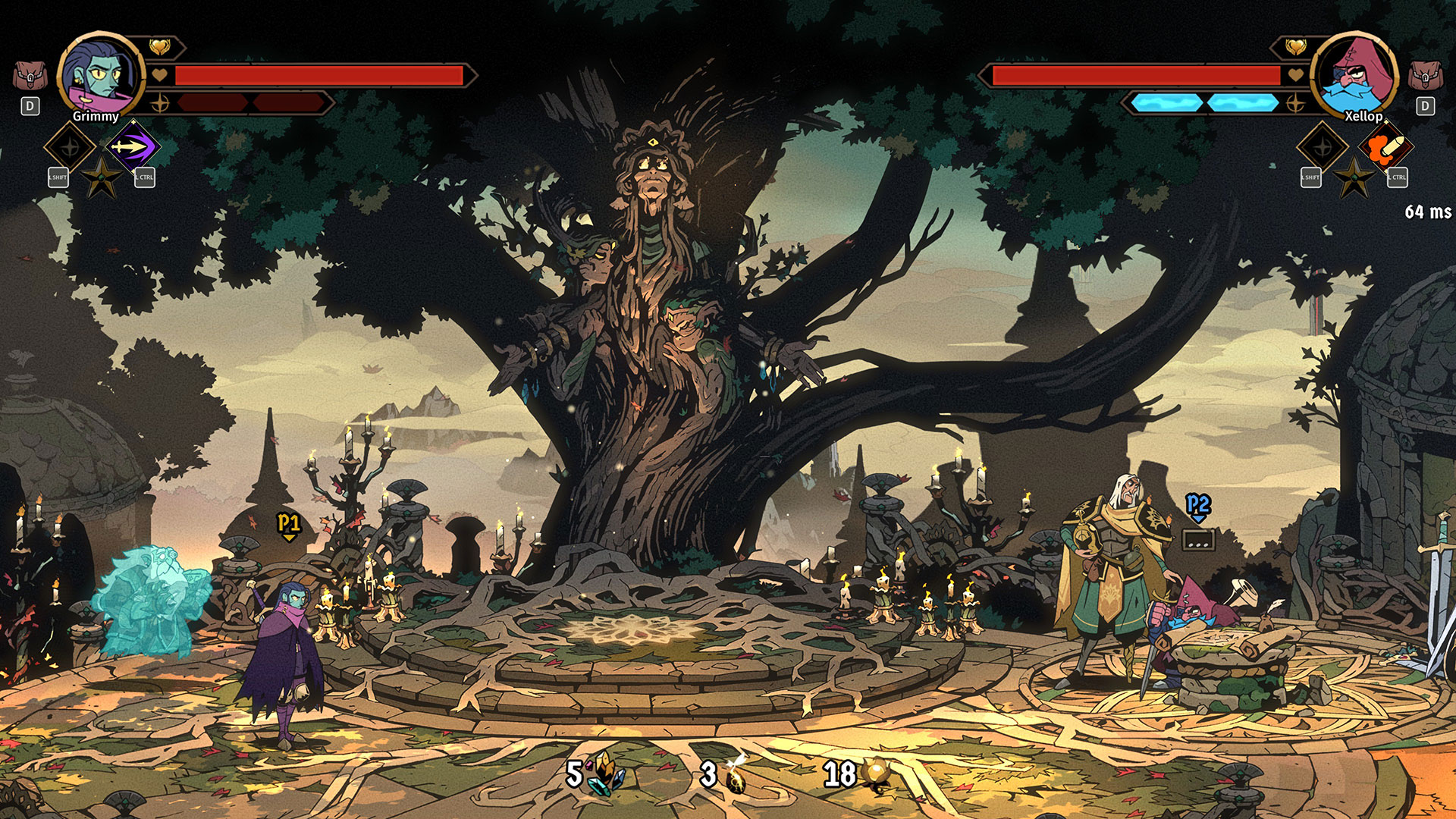
Task: Activate Grimmy's purple dagger dash ability
Action: click(x=133, y=146)
